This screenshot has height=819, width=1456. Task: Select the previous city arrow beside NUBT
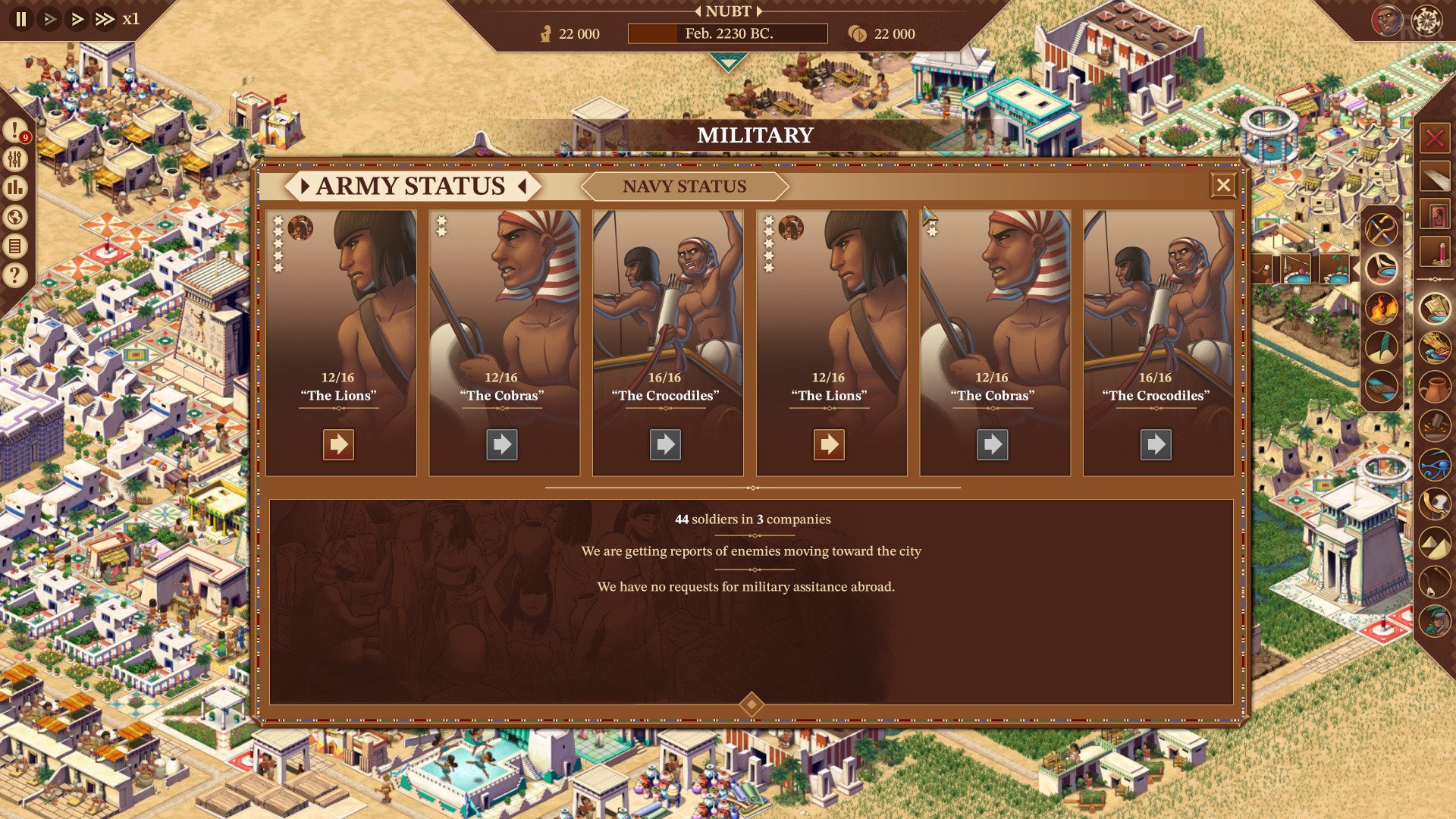pyautogui.click(x=698, y=11)
